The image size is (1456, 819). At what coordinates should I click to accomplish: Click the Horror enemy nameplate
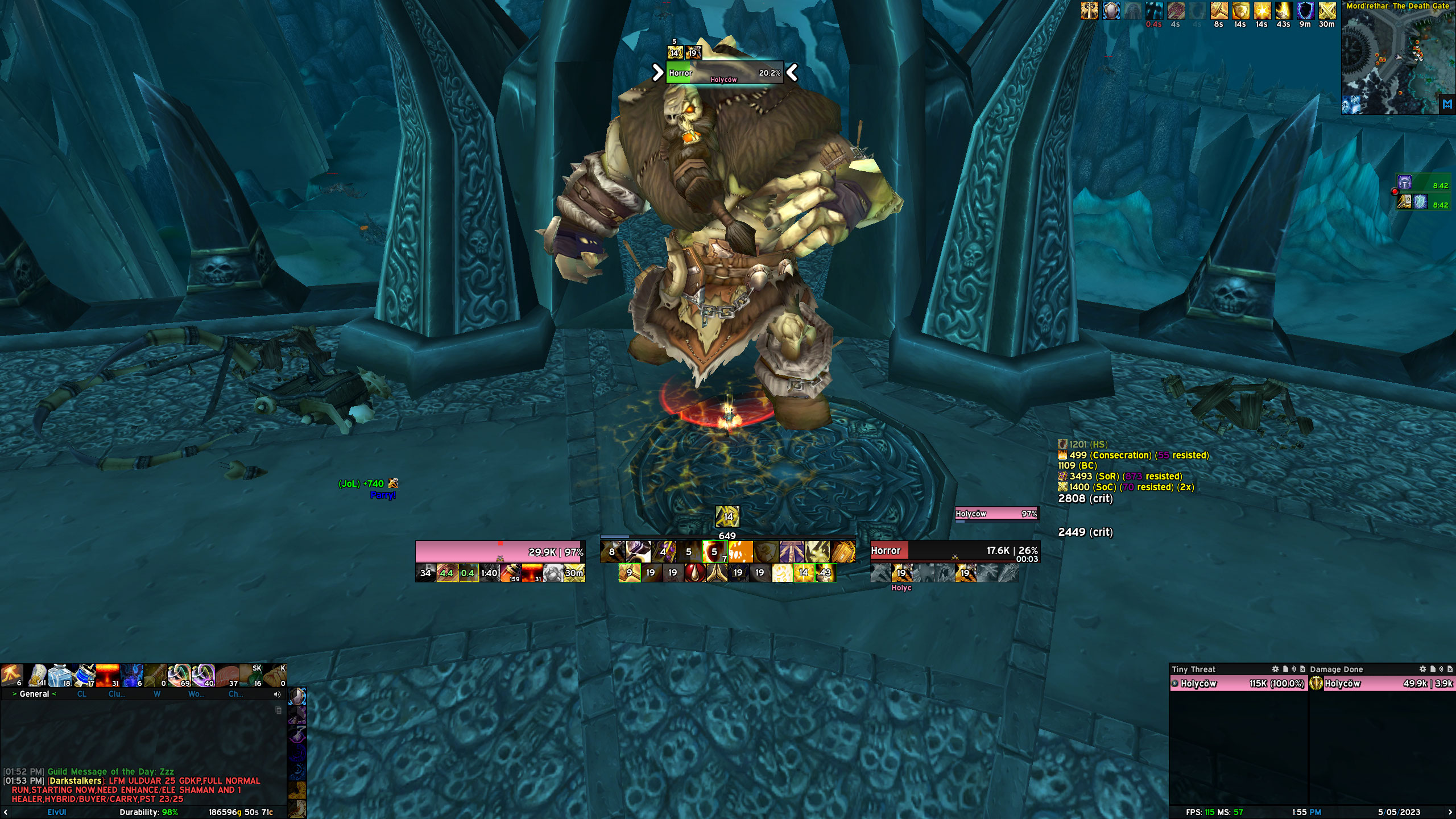pos(724,73)
